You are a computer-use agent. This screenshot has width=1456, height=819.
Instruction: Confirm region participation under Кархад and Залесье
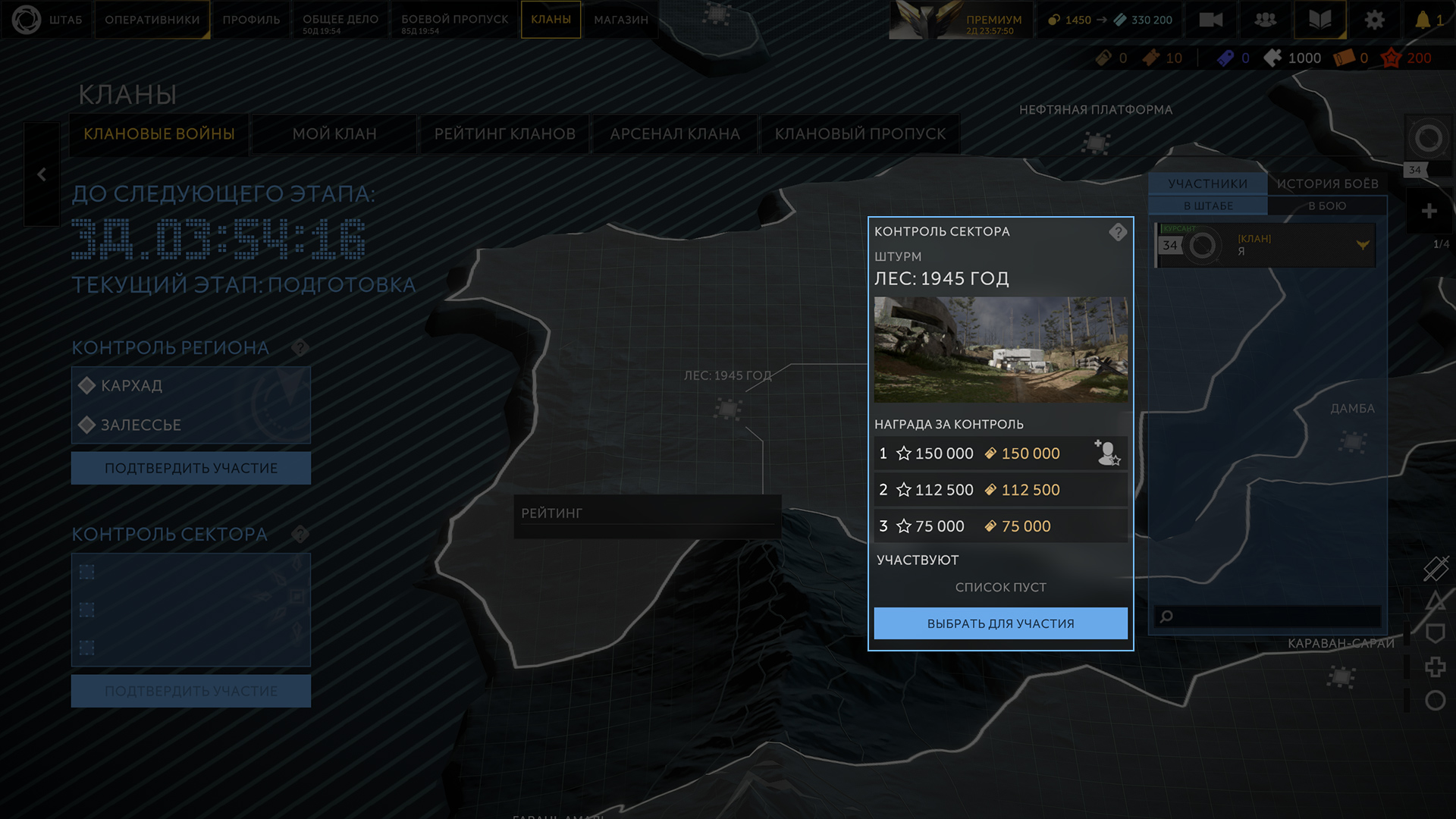click(191, 468)
